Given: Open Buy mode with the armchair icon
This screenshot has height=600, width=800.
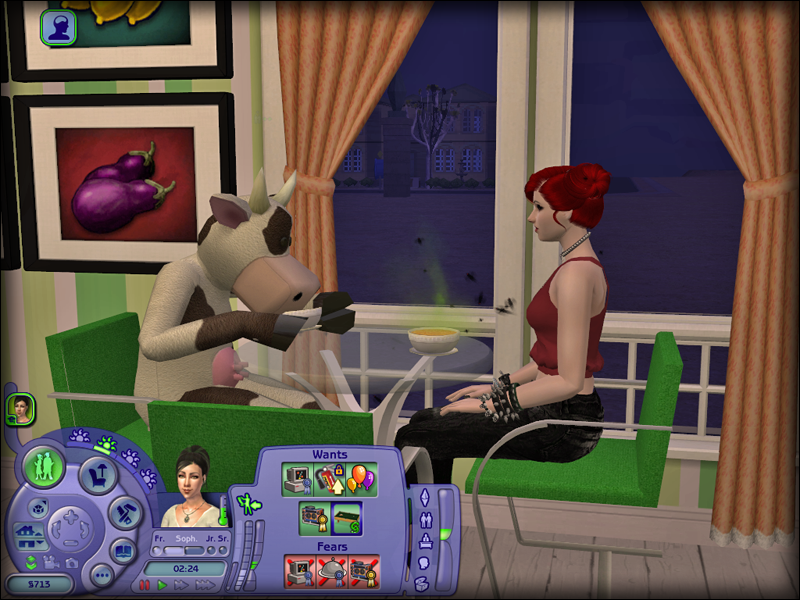Looking at the screenshot, I should point(97,473).
